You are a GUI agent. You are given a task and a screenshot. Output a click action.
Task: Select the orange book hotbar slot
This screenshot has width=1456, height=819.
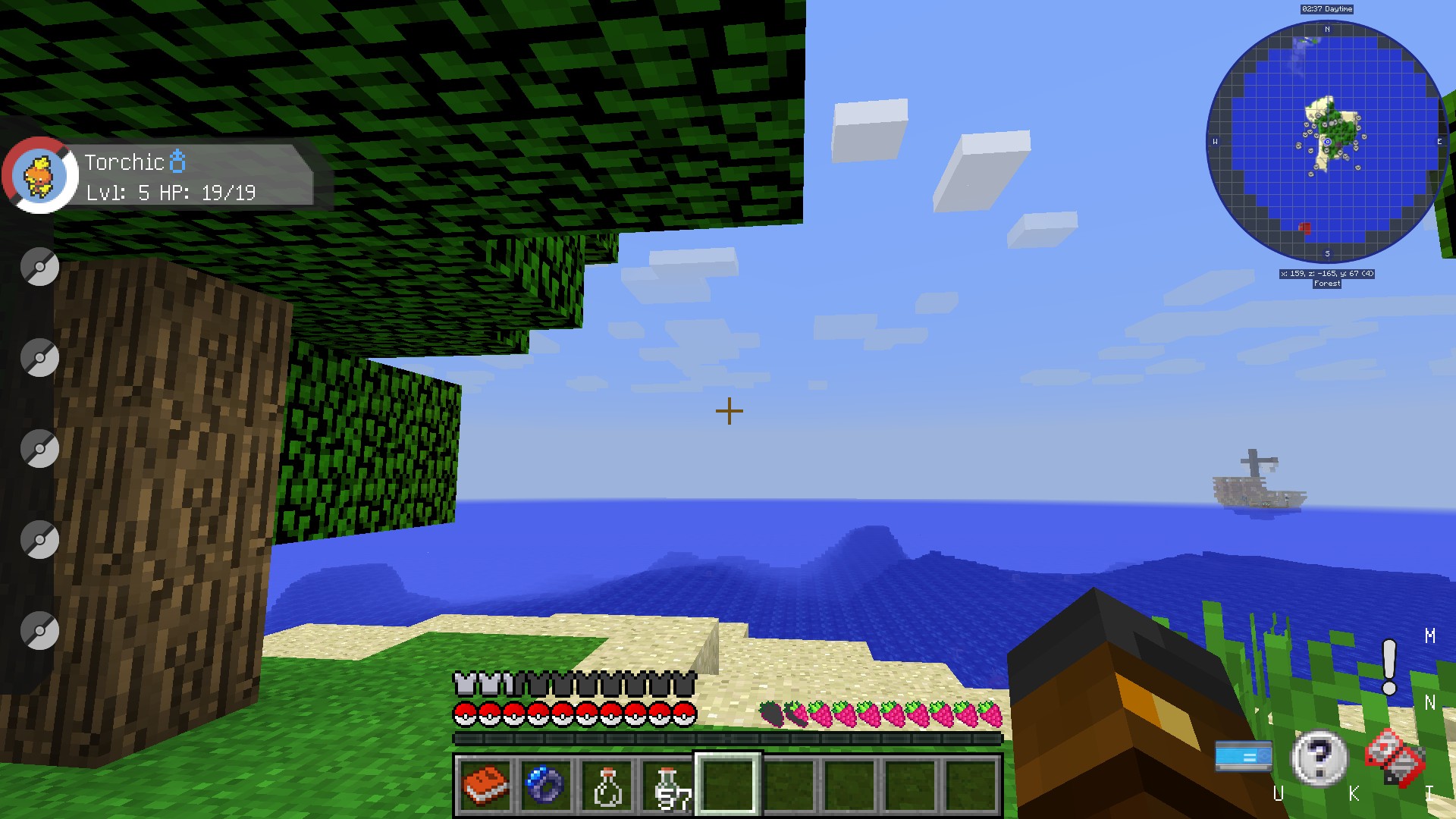[485, 785]
